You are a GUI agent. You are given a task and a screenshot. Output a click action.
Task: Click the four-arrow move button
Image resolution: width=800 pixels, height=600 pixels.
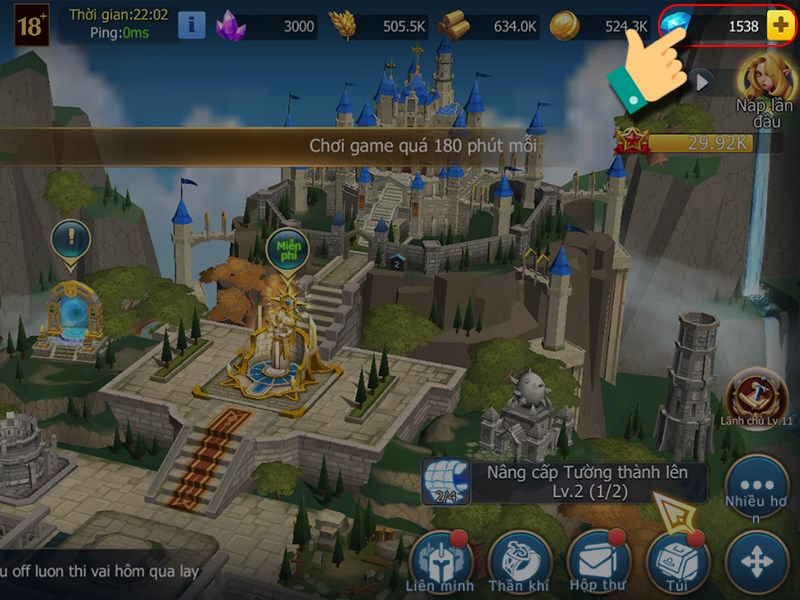tap(757, 562)
